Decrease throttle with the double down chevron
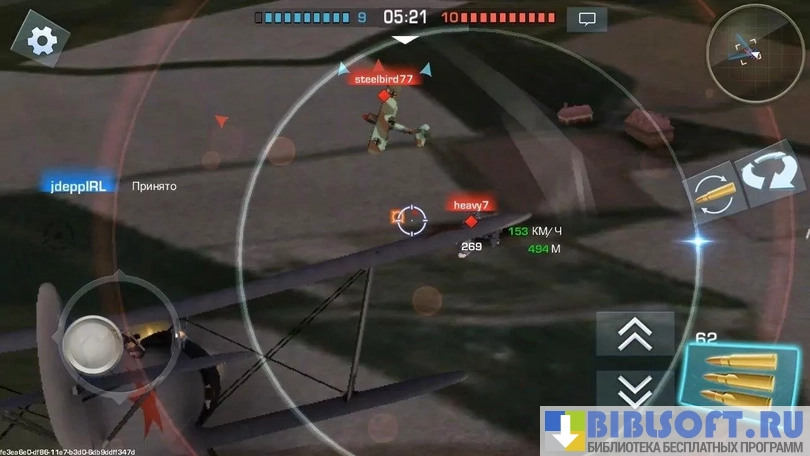The image size is (810, 456). coord(635,388)
